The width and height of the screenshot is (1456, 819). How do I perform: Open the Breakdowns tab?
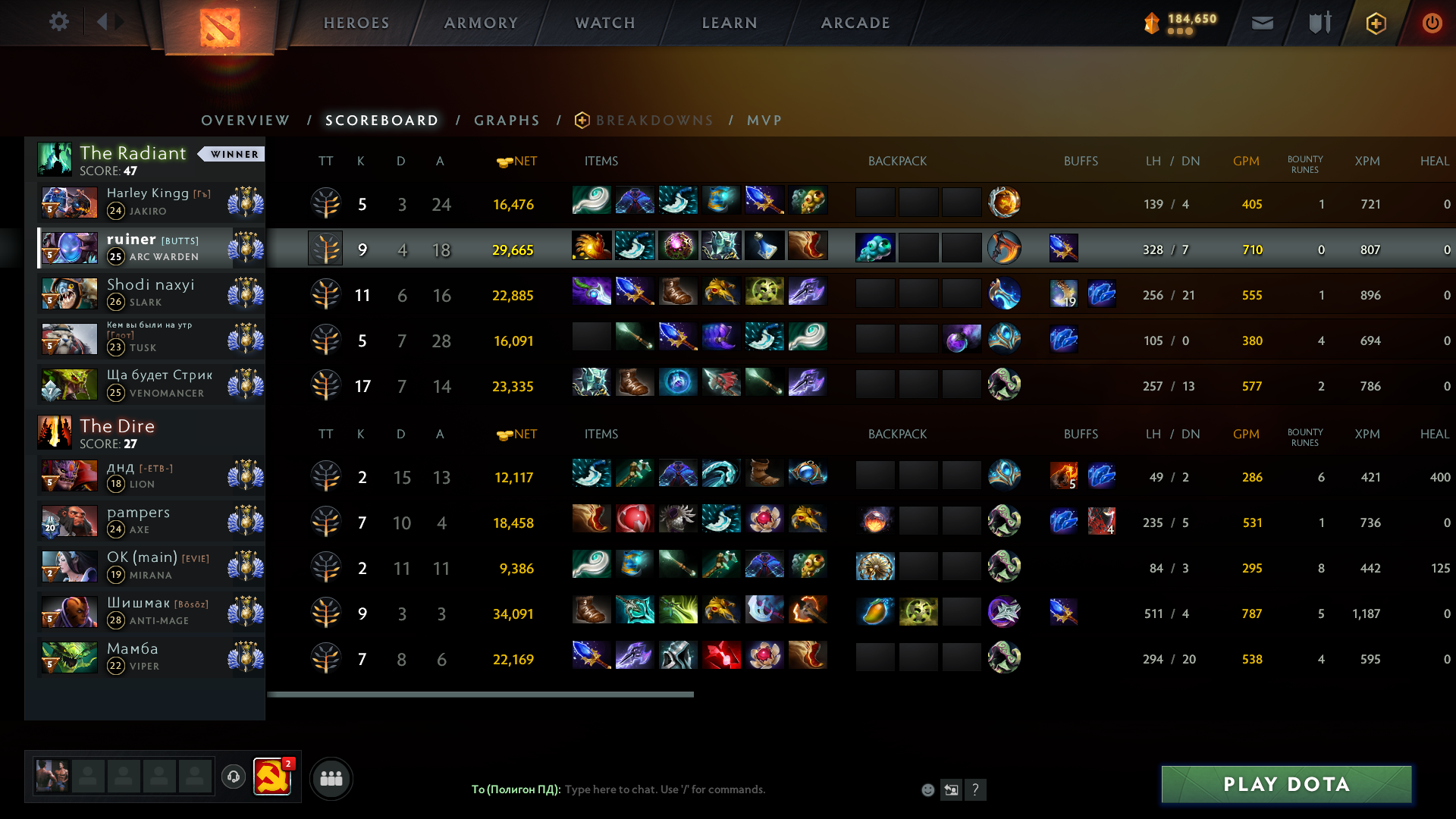click(654, 121)
